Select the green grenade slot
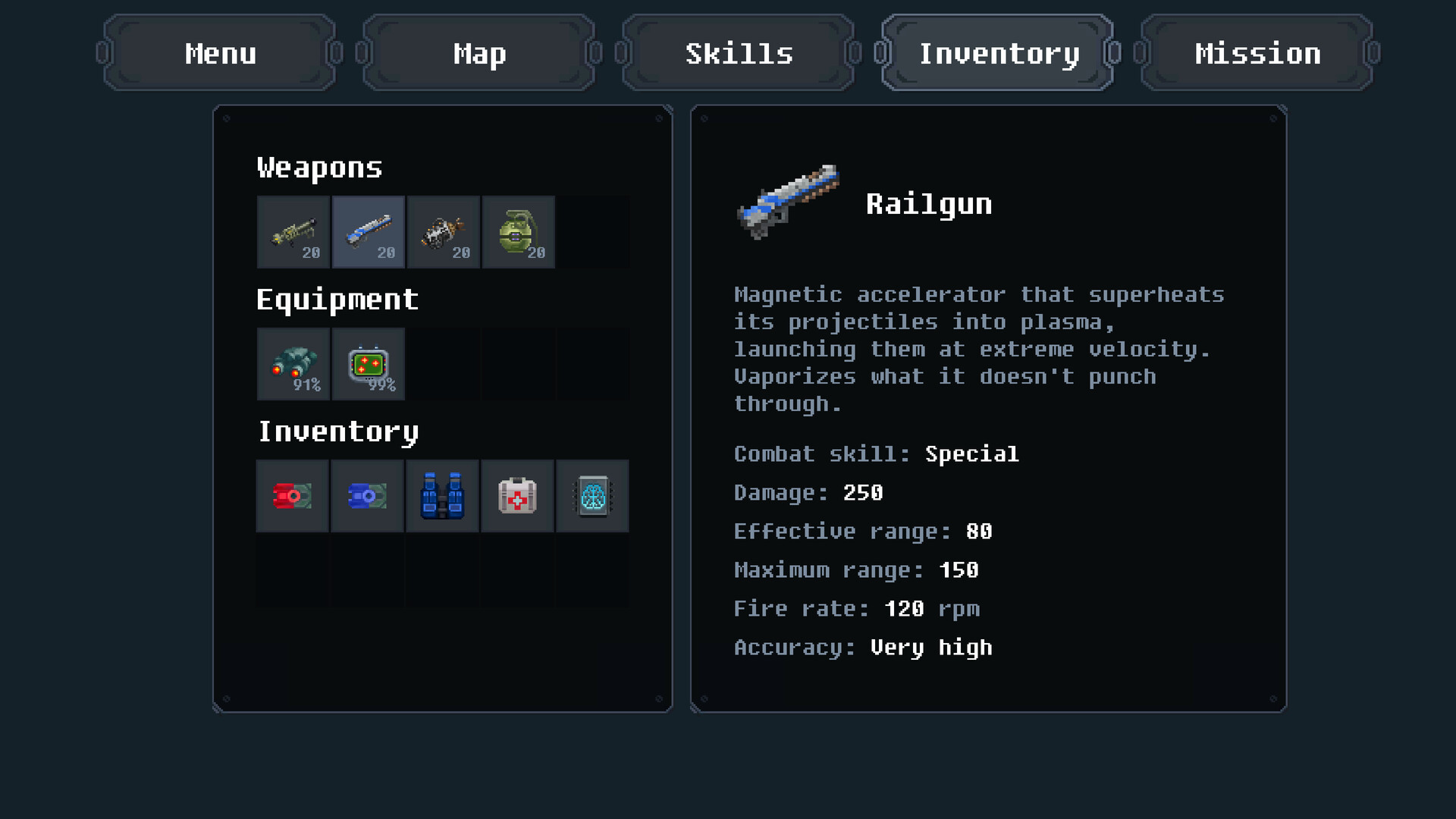The height and width of the screenshot is (819, 1456). 519,232
